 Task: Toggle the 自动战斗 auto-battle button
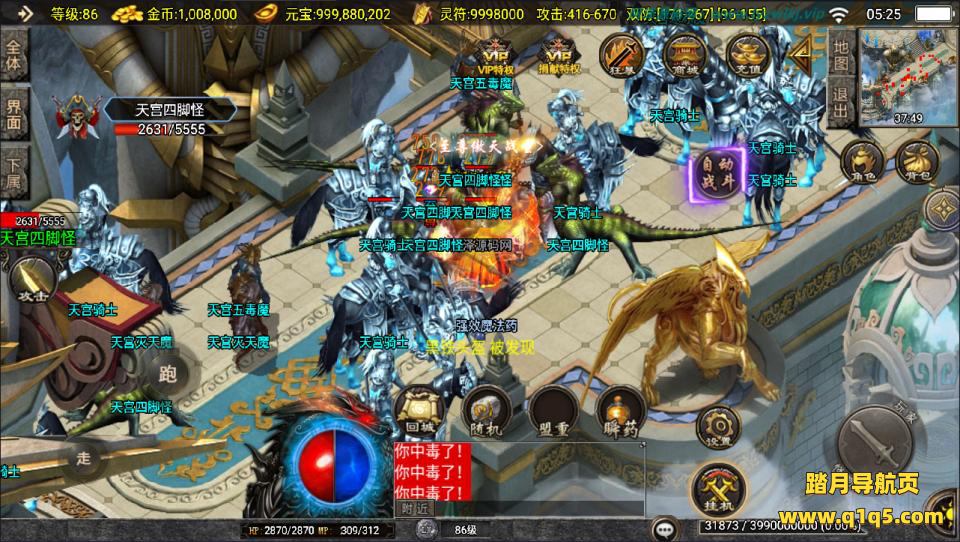click(x=714, y=176)
